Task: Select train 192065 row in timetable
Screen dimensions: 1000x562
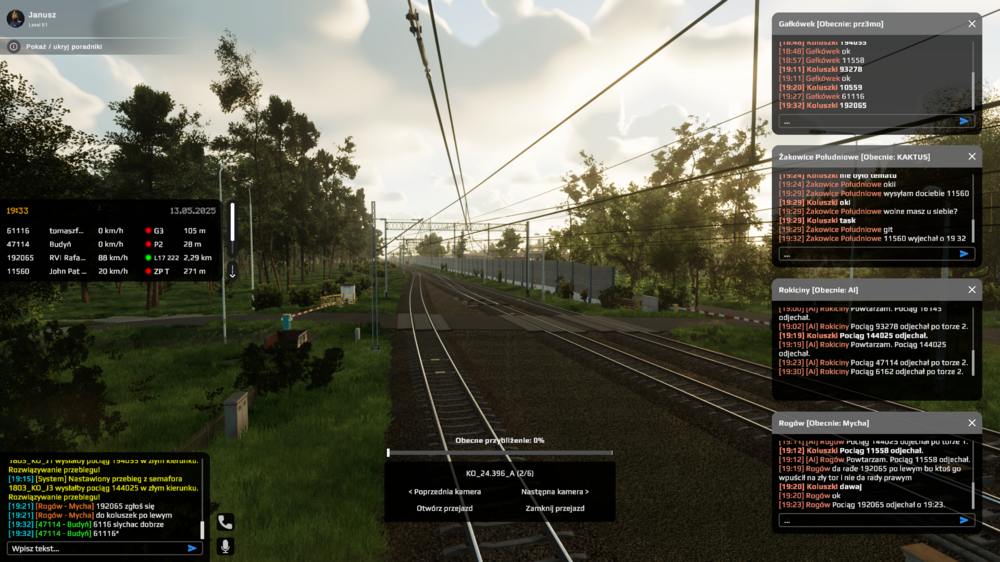Action: 108,258
